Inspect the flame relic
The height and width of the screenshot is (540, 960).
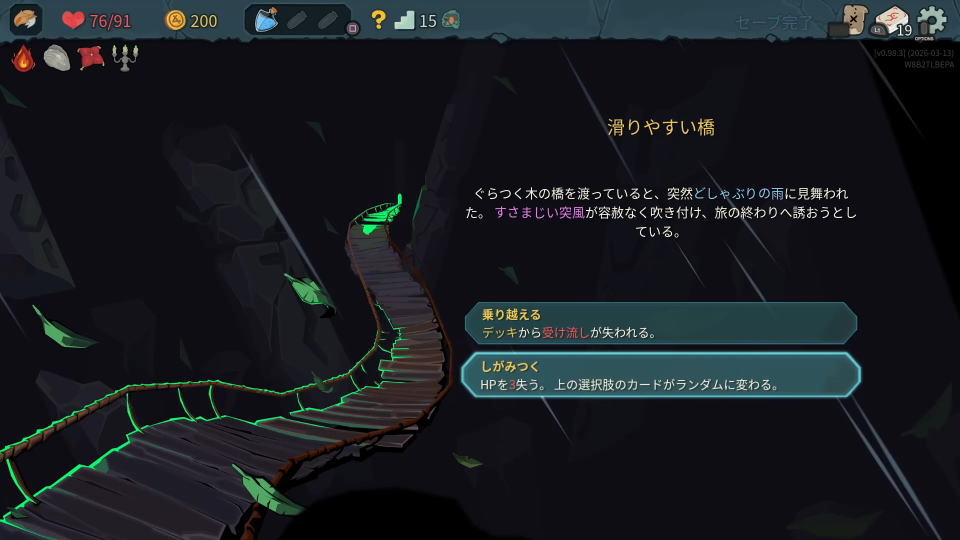(24, 58)
